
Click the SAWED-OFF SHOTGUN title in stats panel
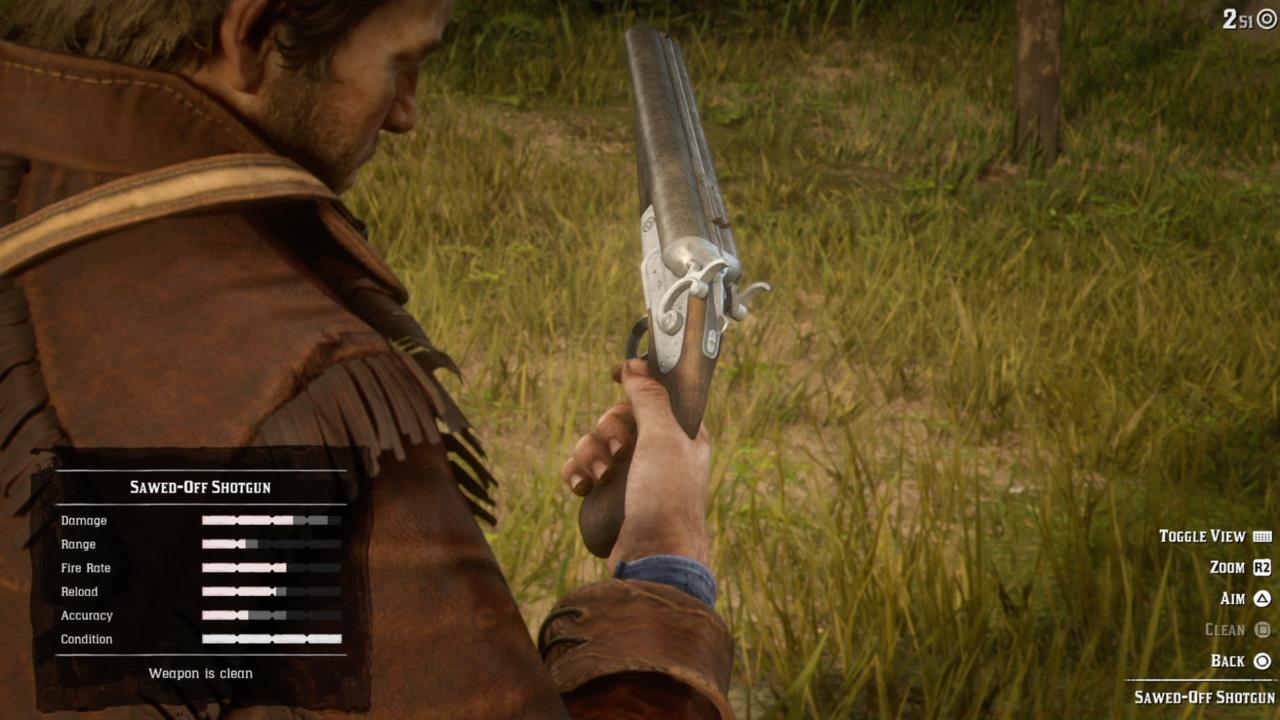[x=200, y=487]
